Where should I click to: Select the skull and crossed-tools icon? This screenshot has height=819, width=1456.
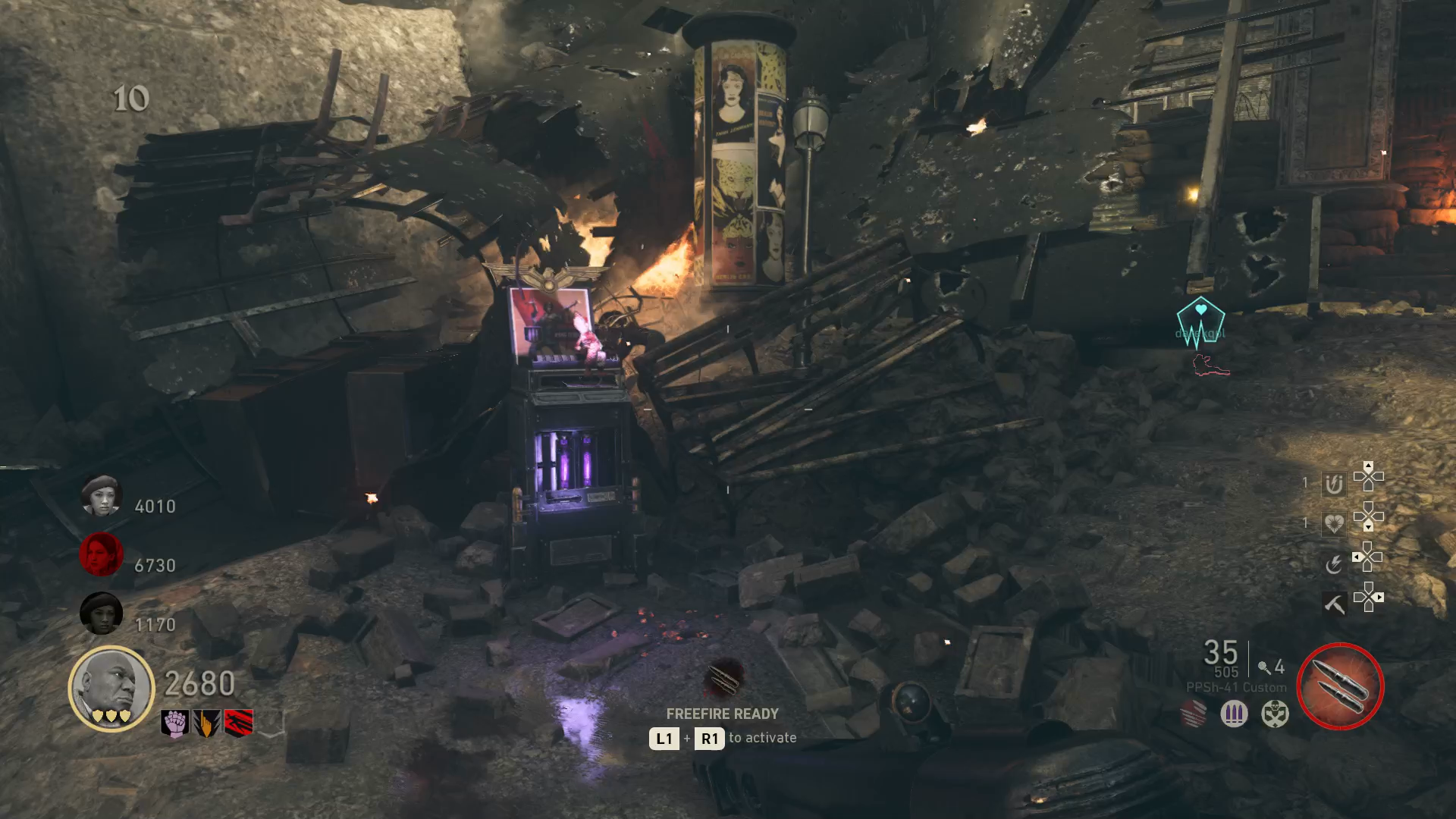1276,714
